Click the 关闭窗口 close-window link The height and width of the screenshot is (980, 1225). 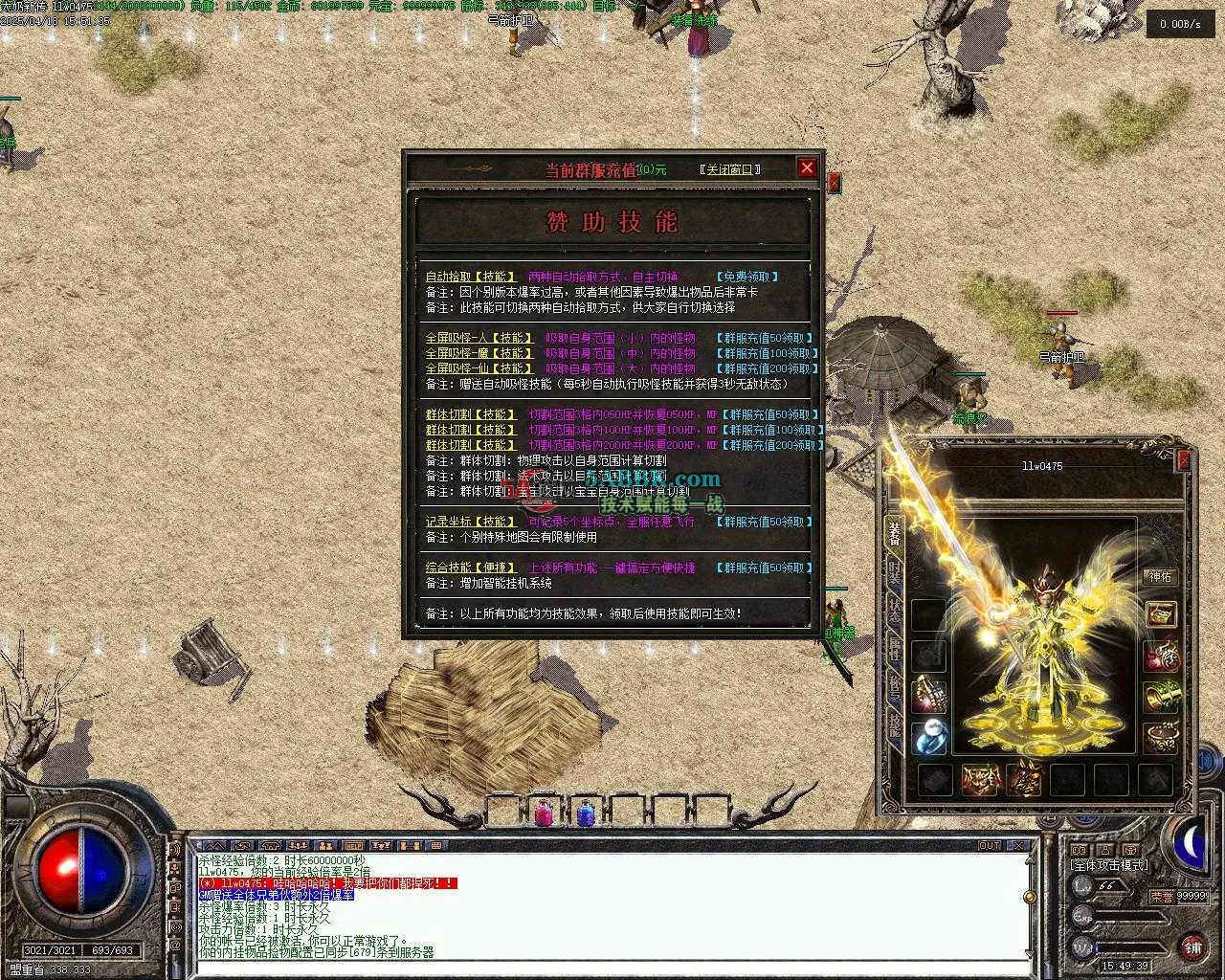point(730,169)
